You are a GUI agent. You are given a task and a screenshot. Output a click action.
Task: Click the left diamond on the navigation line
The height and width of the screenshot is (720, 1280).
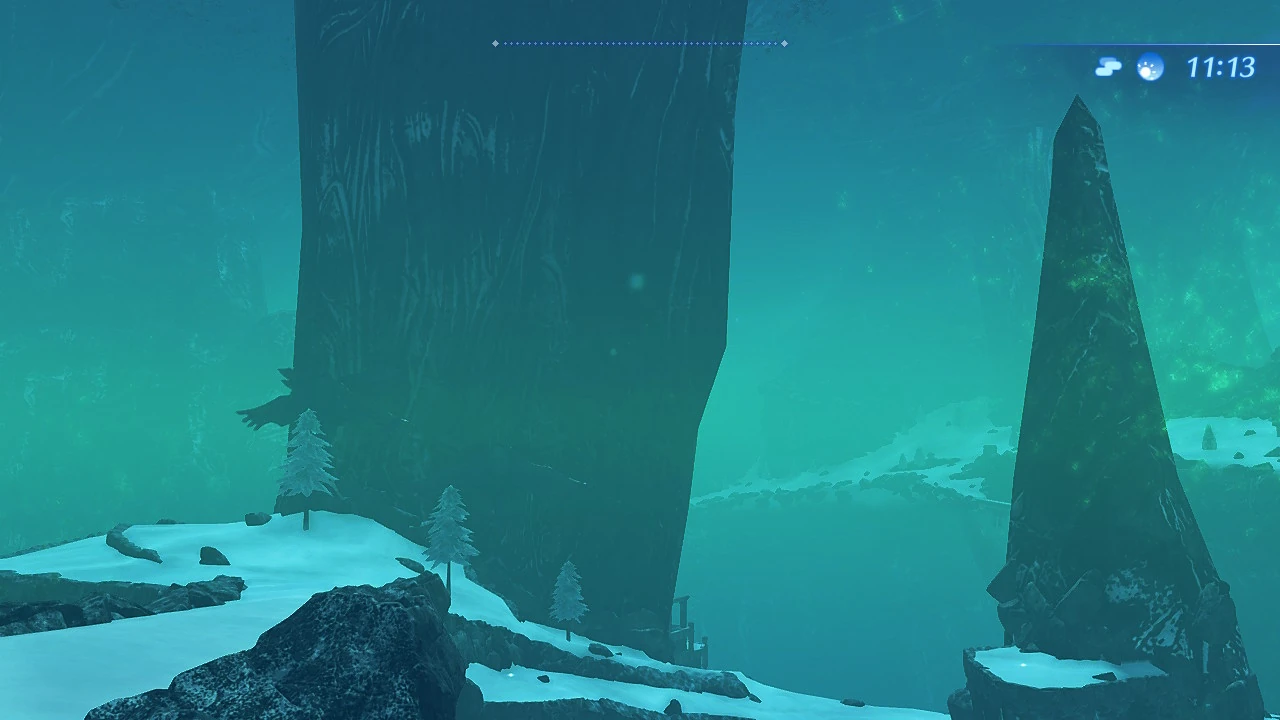(495, 43)
